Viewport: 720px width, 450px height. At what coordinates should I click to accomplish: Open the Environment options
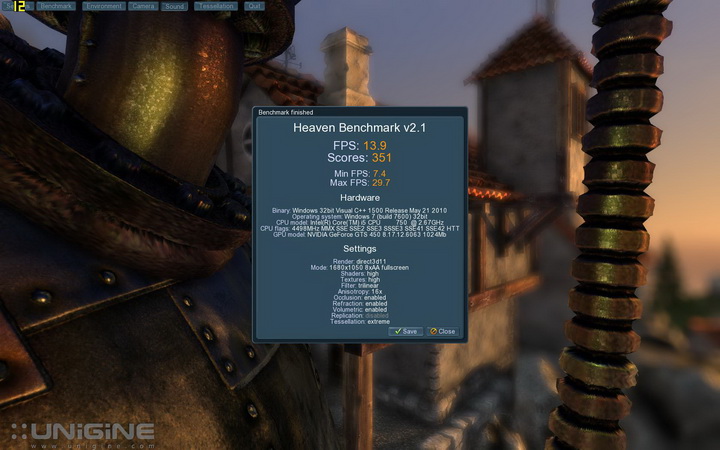click(104, 6)
